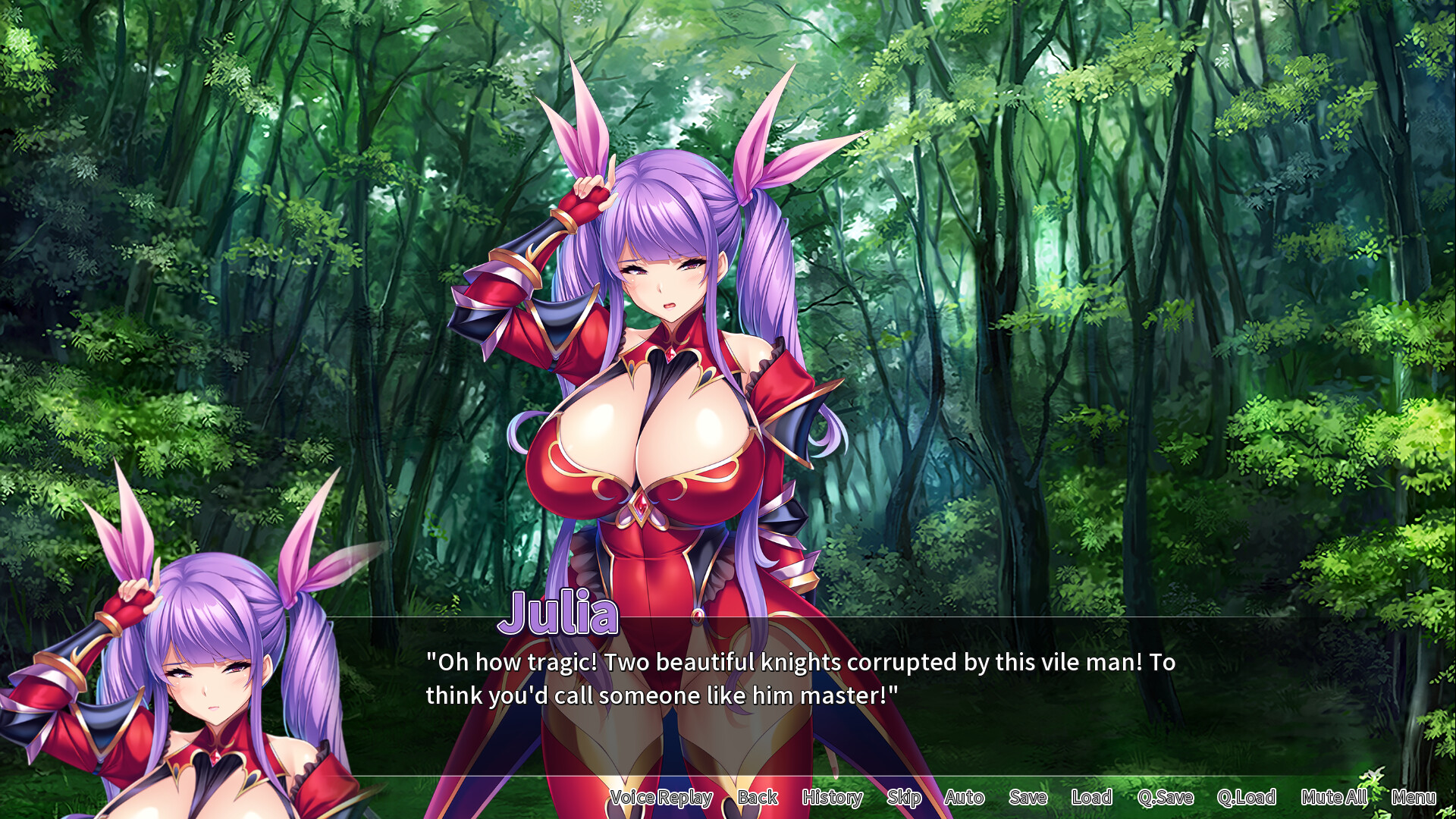Switch to the History tab

832,798
